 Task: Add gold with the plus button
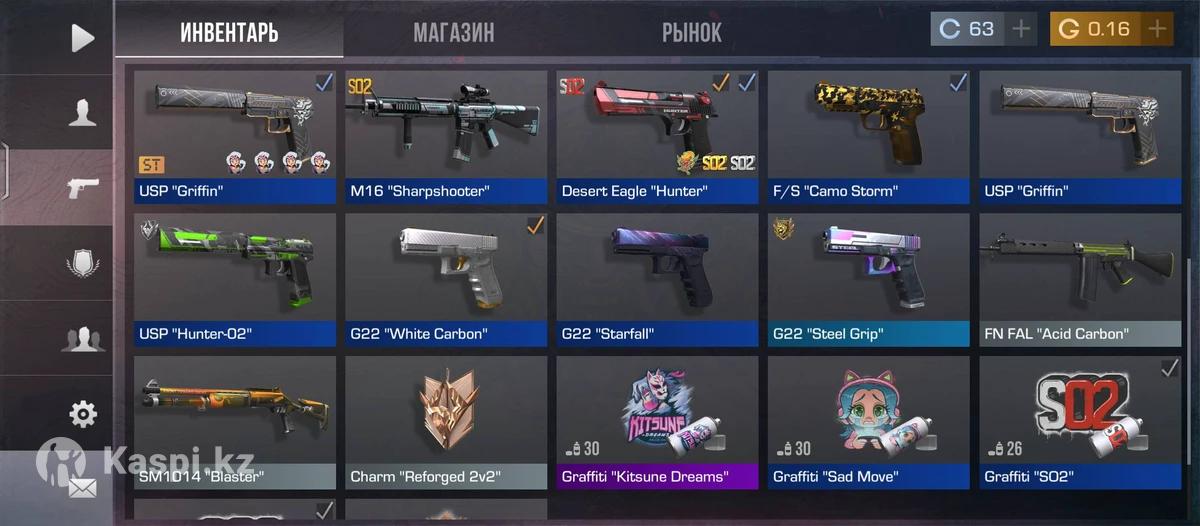pos(1157,29)
